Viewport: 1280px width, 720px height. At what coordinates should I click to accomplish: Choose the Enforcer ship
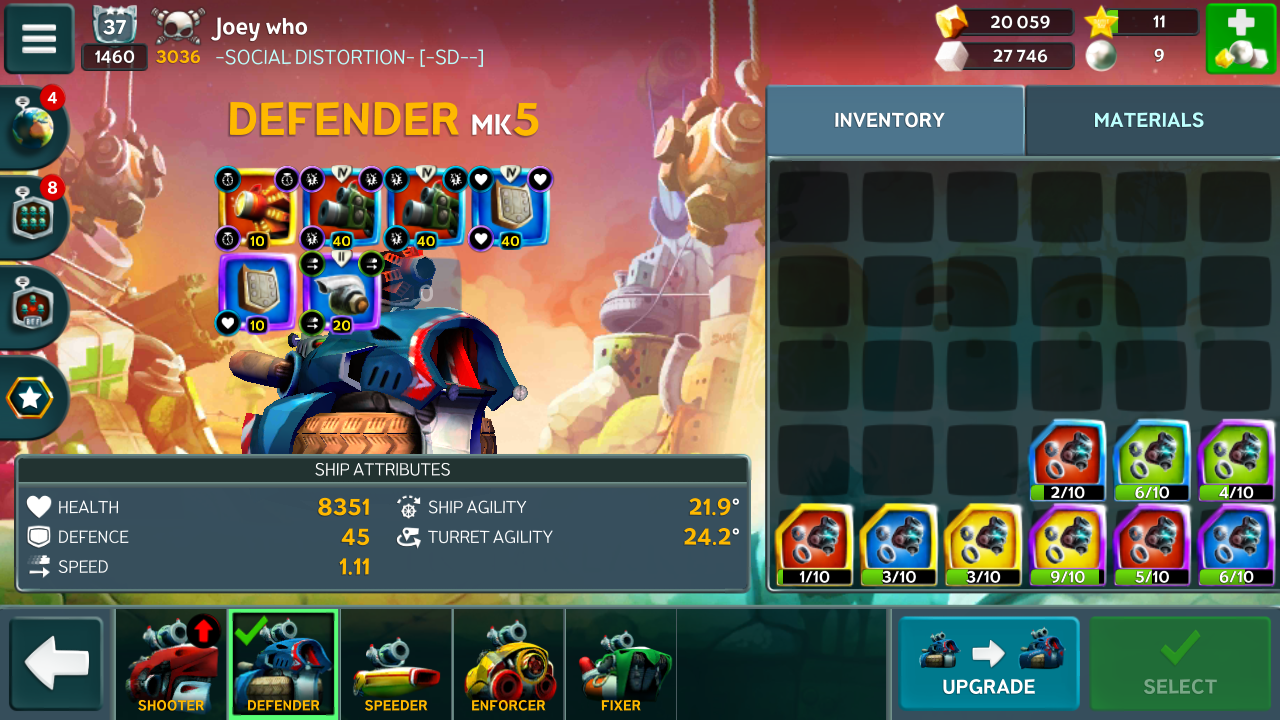508,664
